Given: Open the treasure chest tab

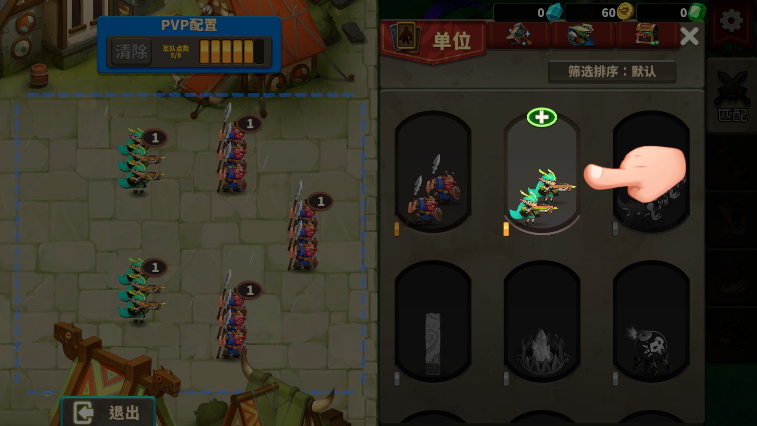Looking at the screenshot, I should tap(643, 35).
